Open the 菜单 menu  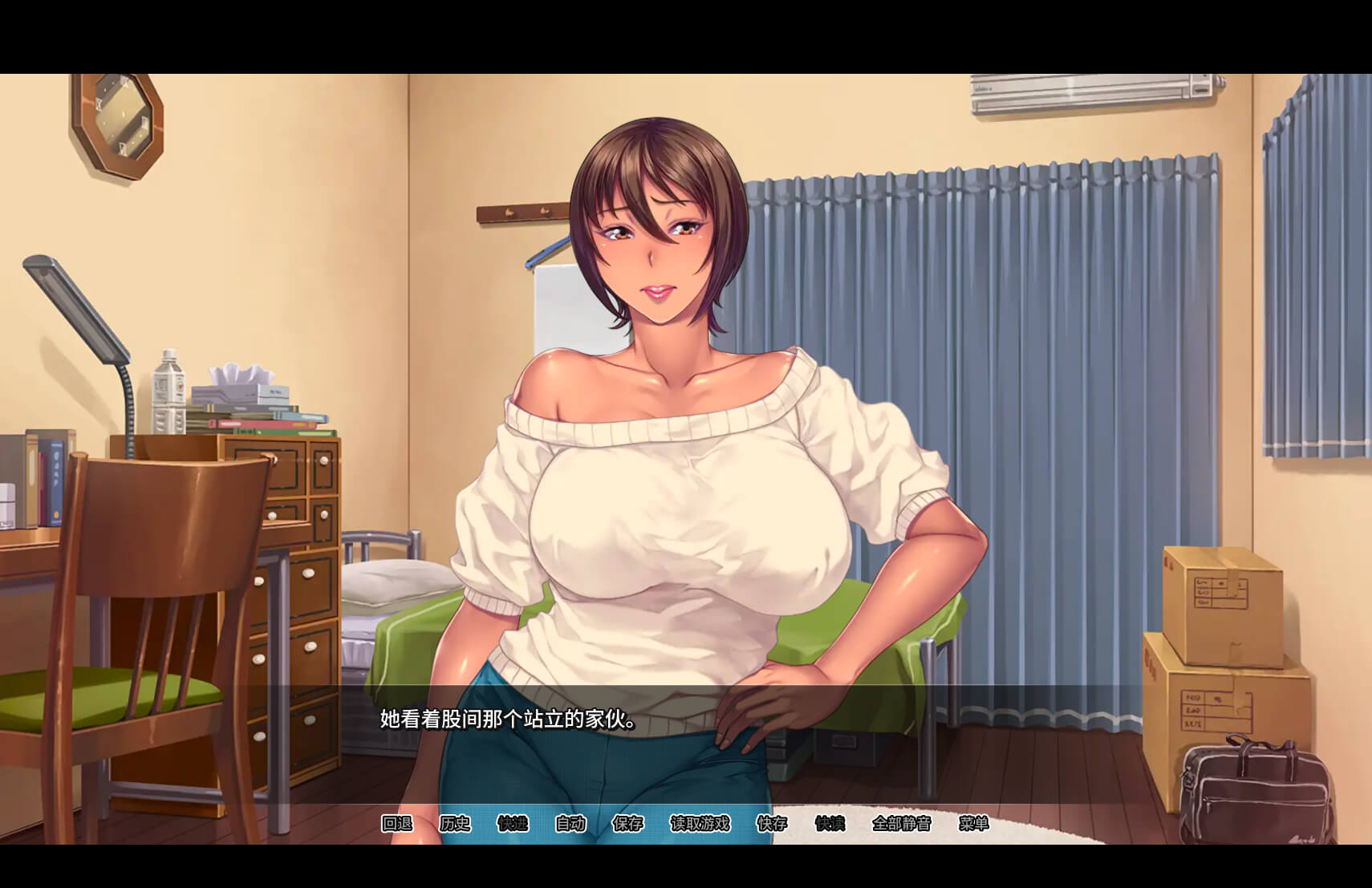click(973, 823)
